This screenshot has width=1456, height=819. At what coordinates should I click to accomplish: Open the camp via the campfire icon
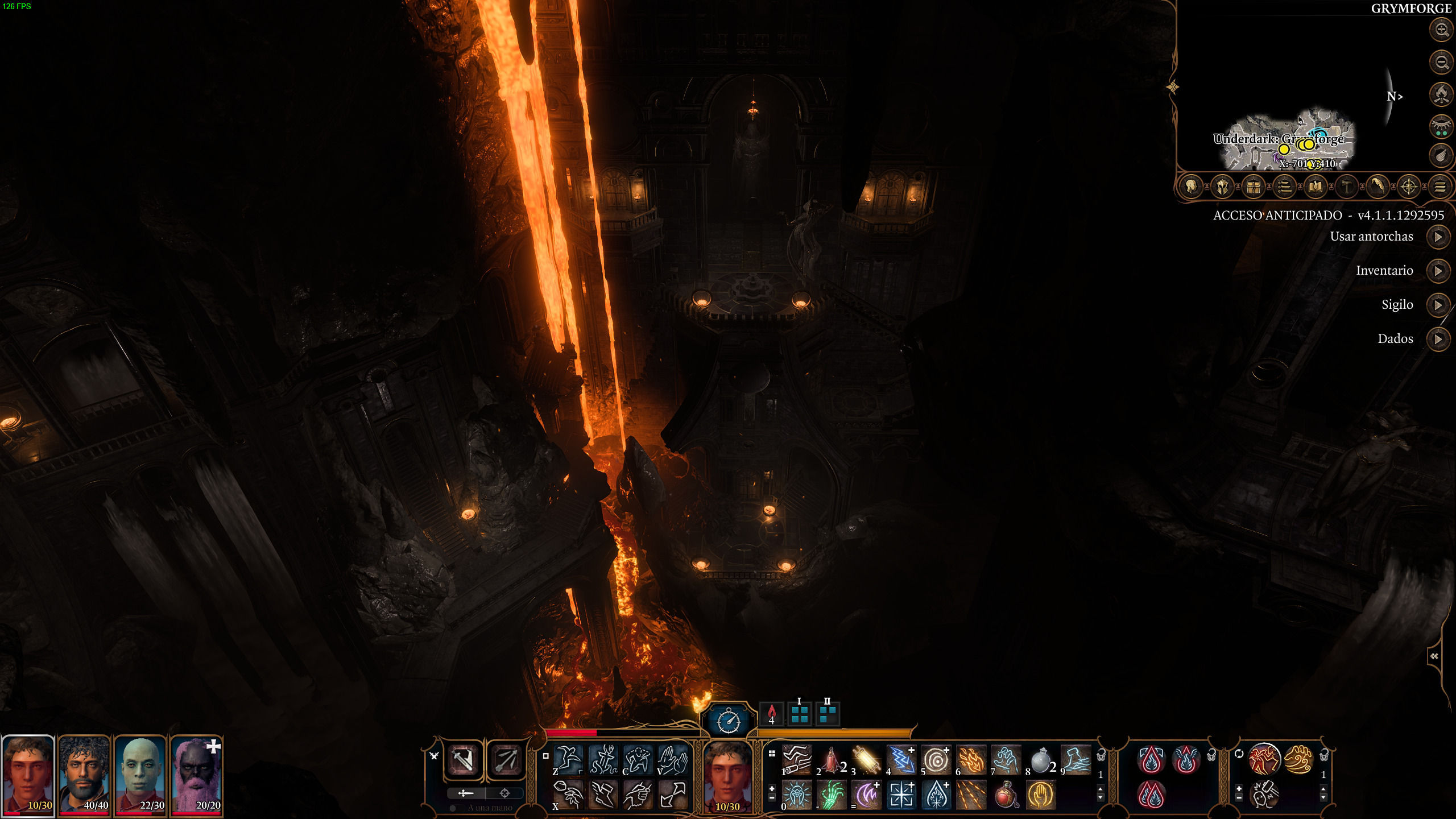(x=1441, y=94)
